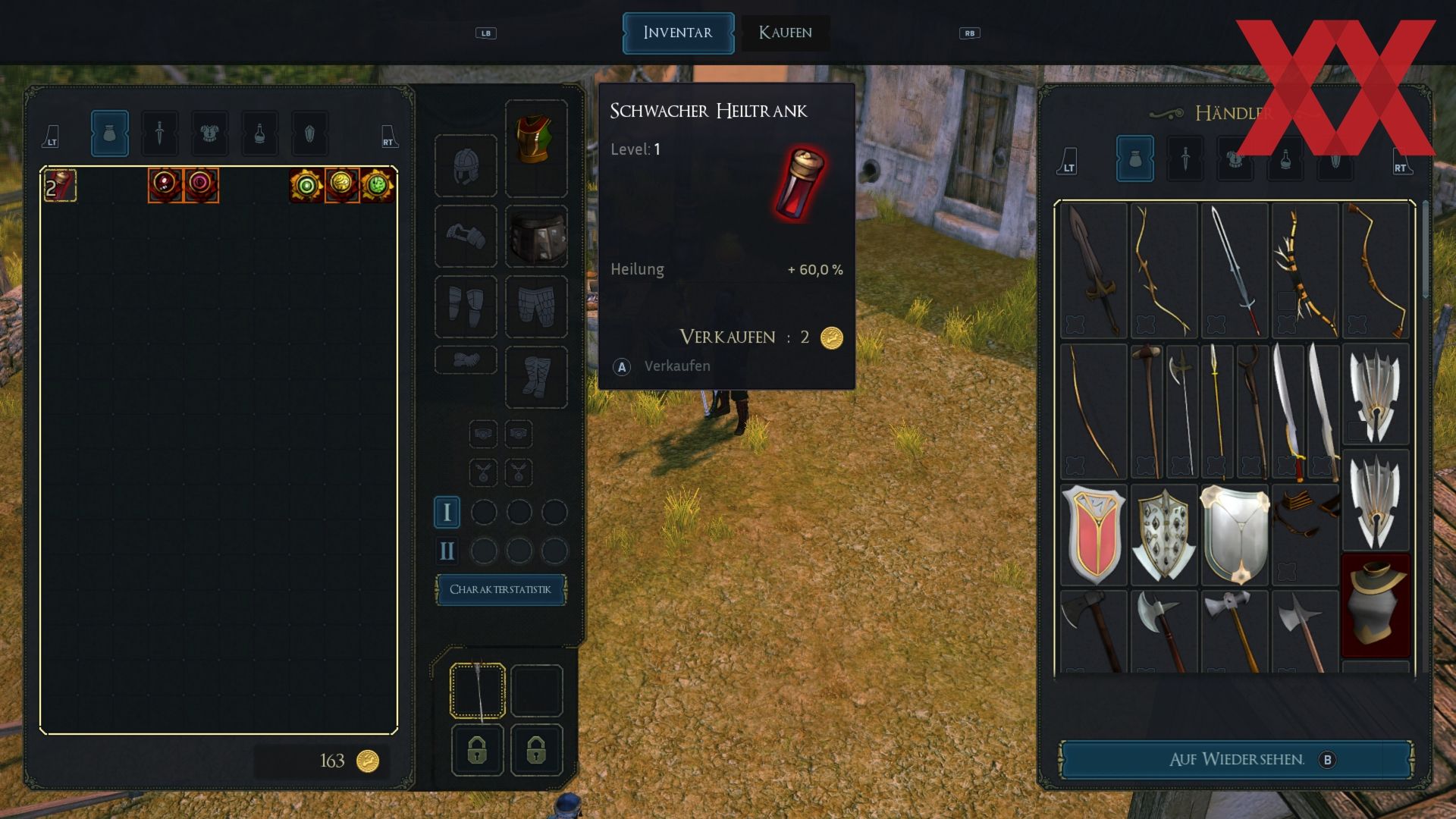The height and width of the screenshot is (819, 1456).
Task: Leave the shop with Auf Wiedersehen
Action: [1236, 759]
